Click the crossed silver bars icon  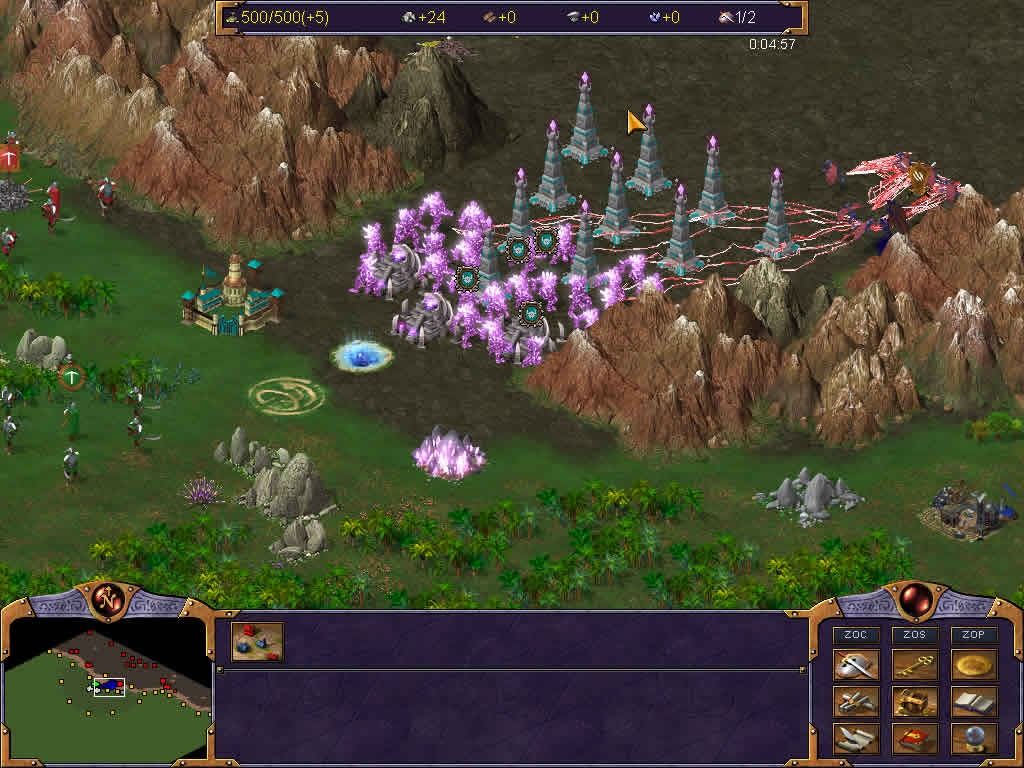pyautogui.click(x=856, y=702)
